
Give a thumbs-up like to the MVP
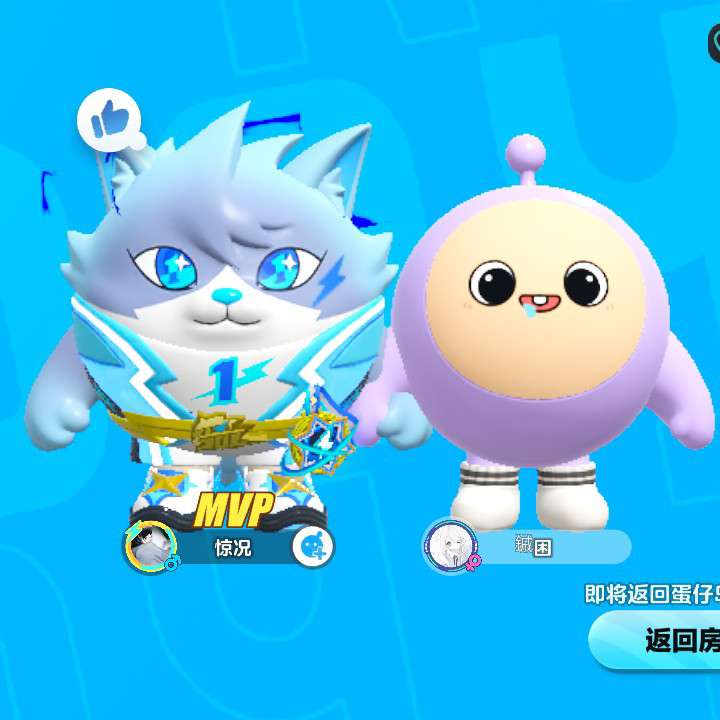(105, 120)
